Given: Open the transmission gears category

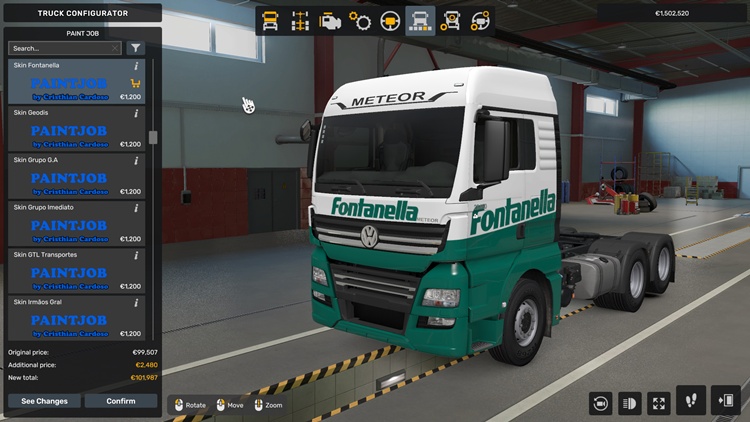Looking at the screenshot, I should point(360,20).
